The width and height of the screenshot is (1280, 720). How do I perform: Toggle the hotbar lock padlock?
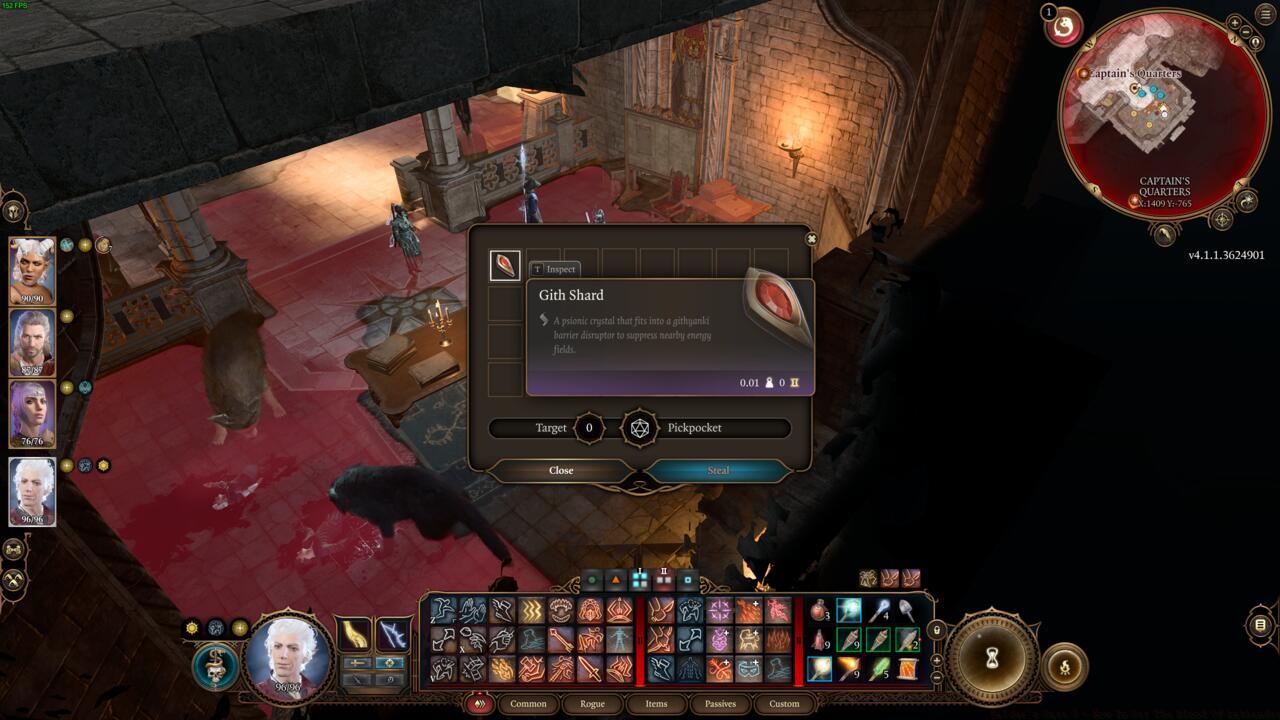coord(936,630)
